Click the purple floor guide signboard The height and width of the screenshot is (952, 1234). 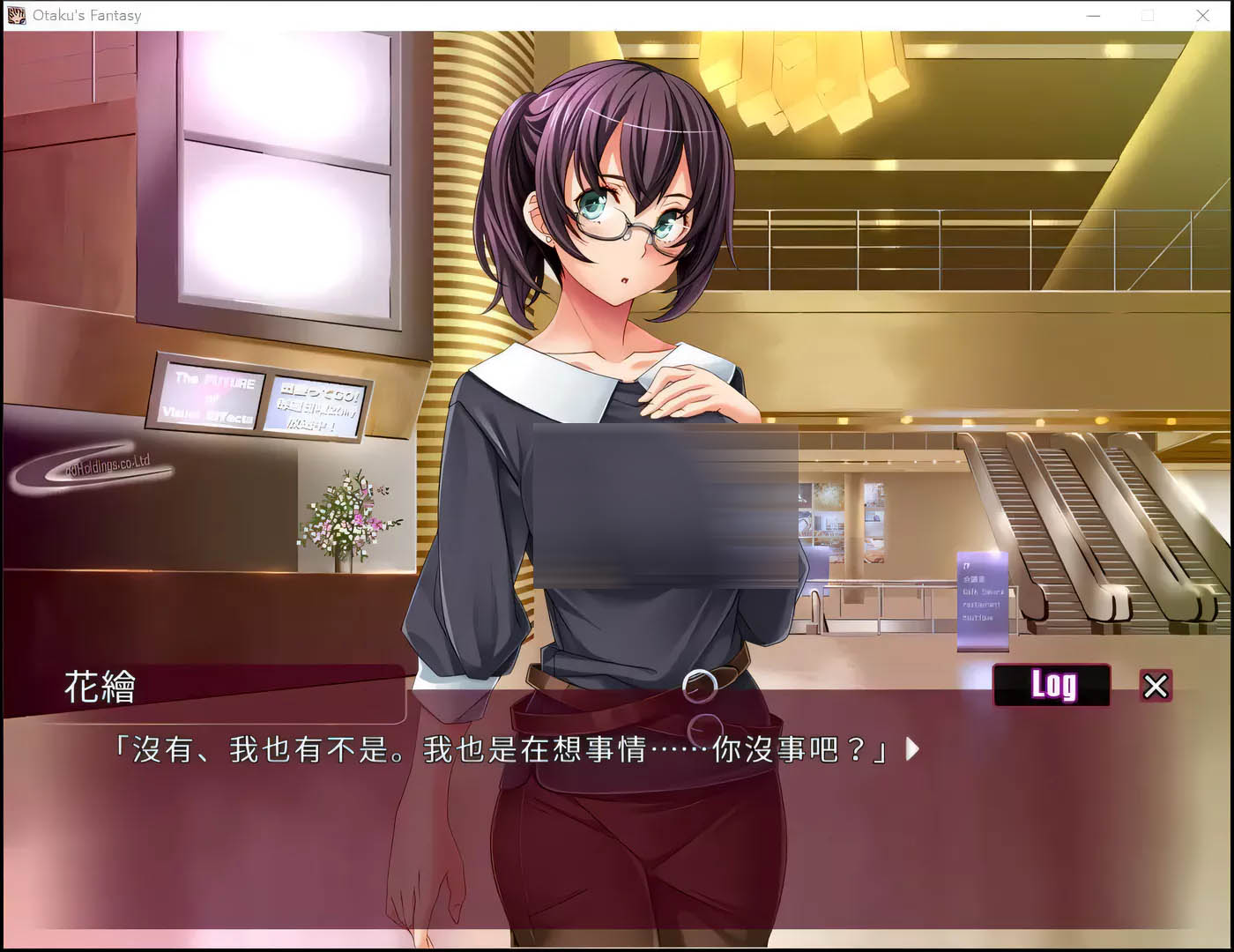981,599
